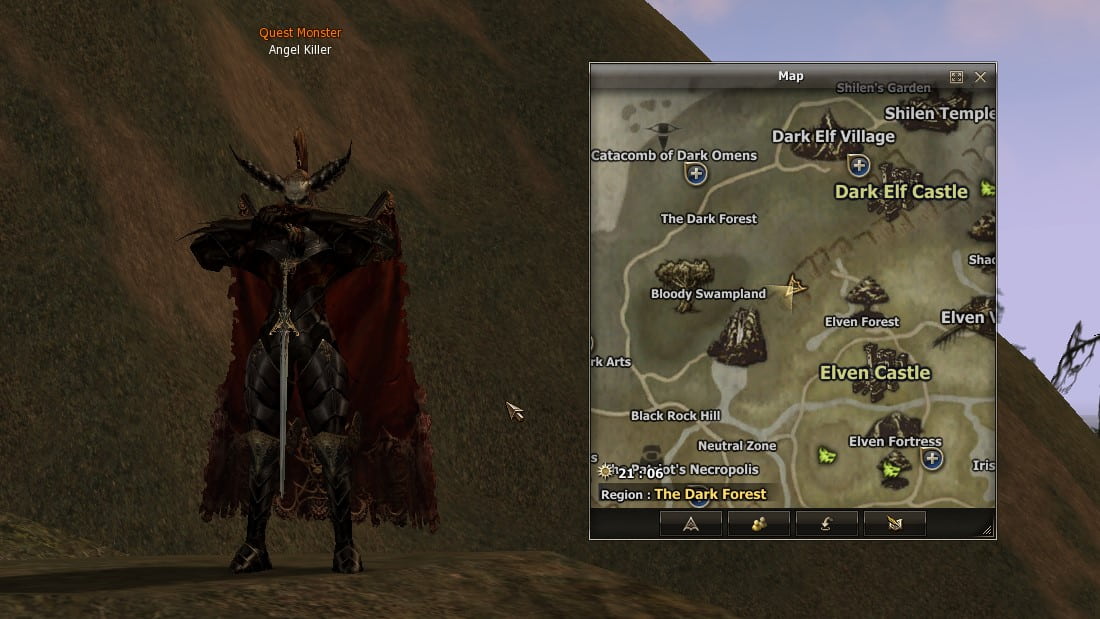This screenshot has height=619, width=1100.
Task: Click the Bloody Swampland map location
Action: click(708, 294)
